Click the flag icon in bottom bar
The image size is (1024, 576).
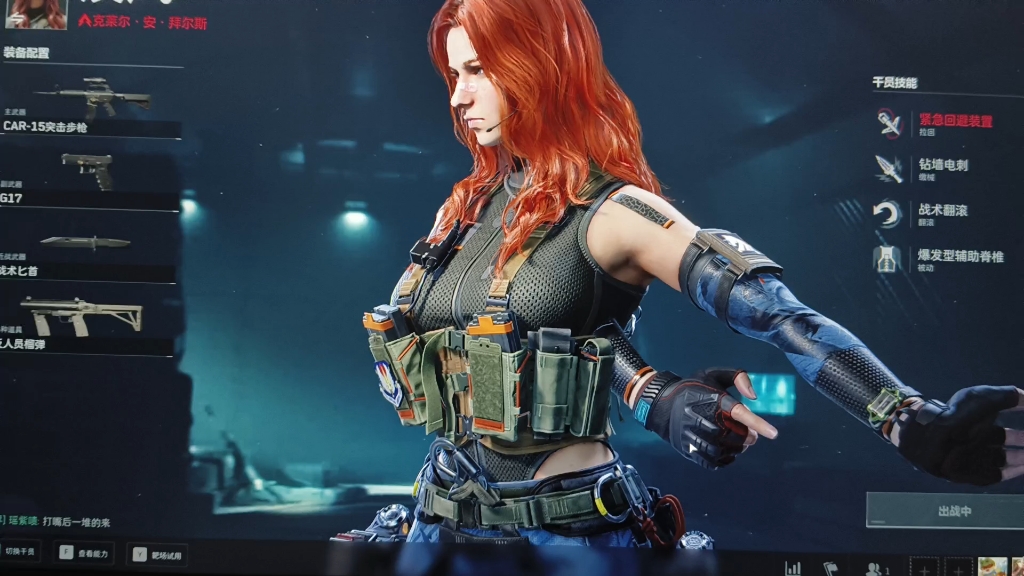coord(829,568)
